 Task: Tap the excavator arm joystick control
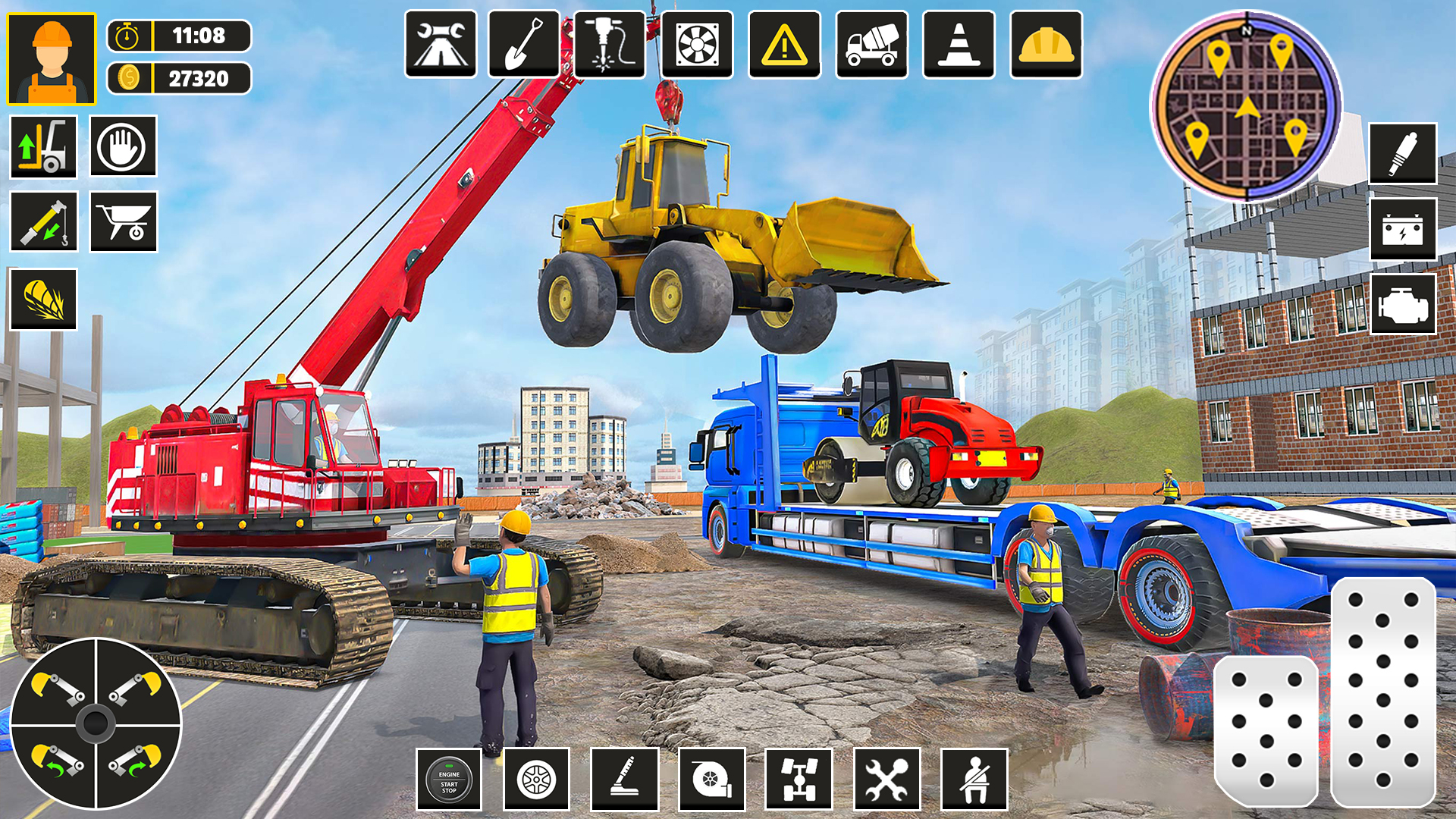[99, 724]
